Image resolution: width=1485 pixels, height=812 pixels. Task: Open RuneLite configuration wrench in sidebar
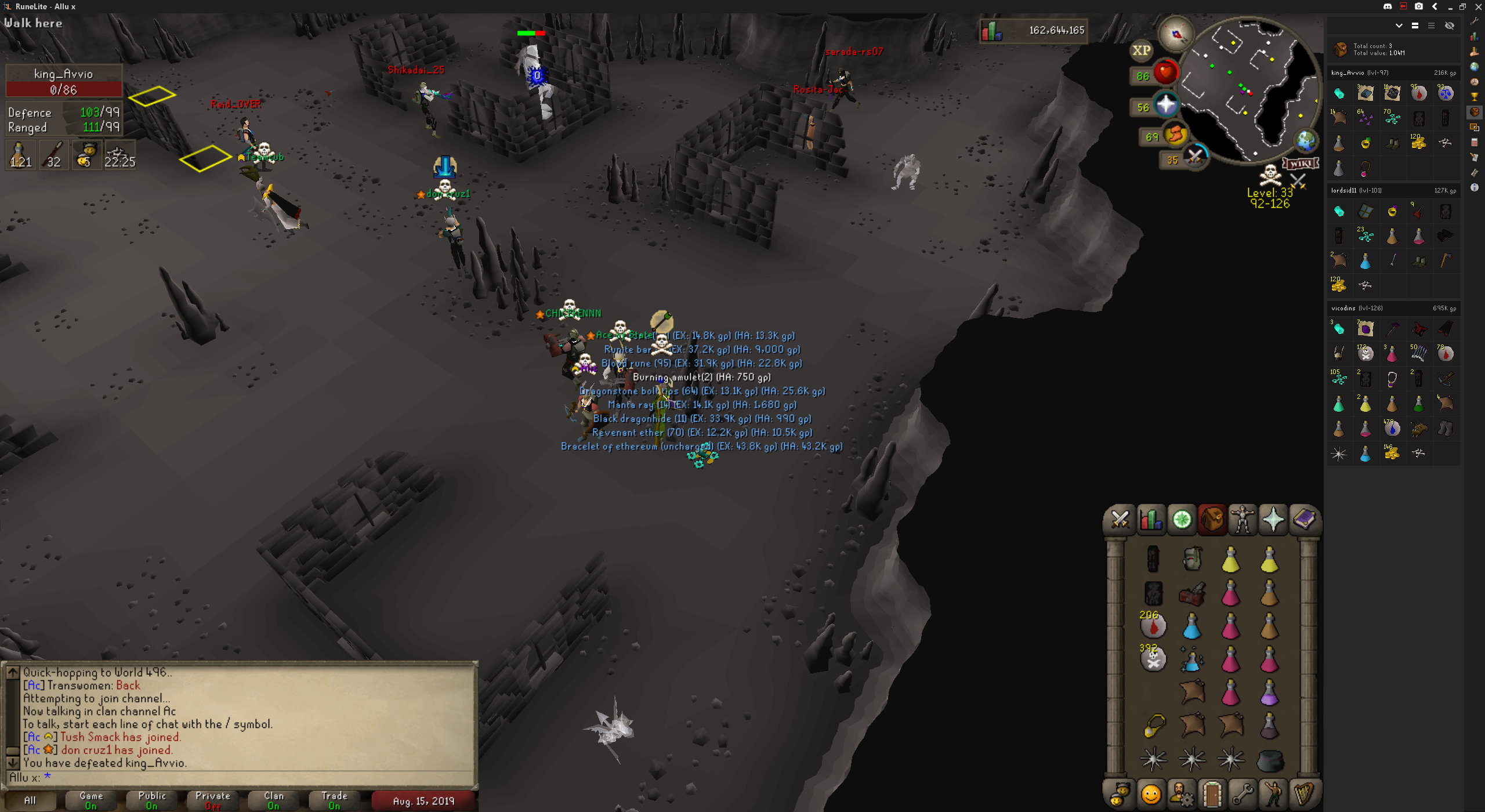(x=1474, y=21)
